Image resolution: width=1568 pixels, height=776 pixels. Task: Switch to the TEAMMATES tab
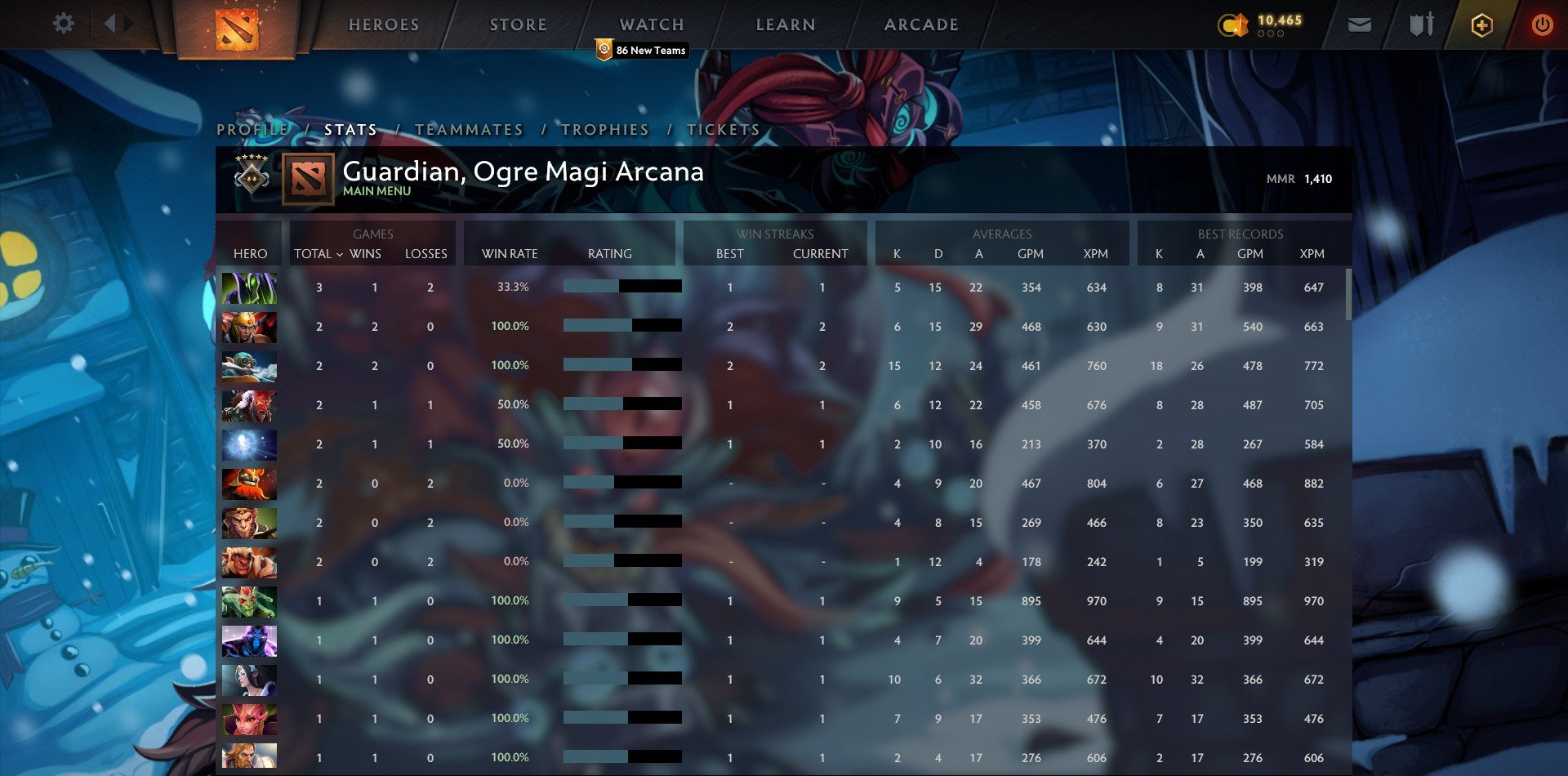(x=469, y=129)
